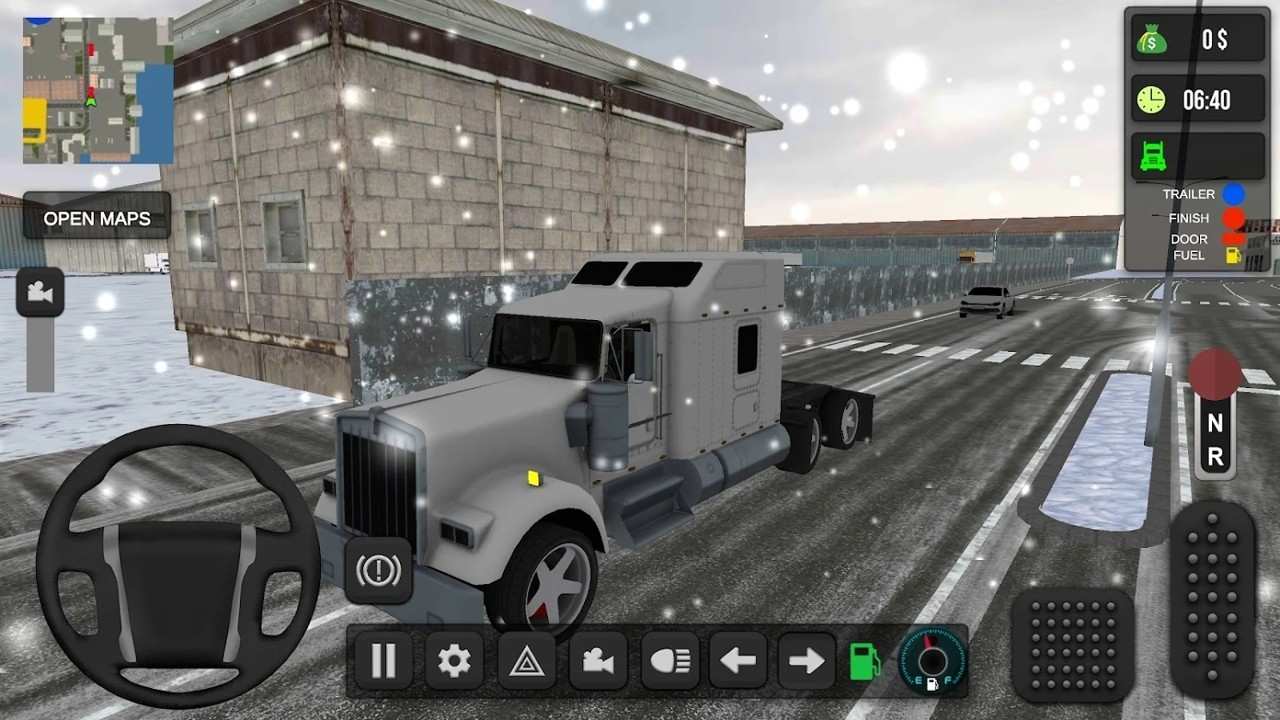Click the red gear shifter knob
The width and height of the screenshot is (1280, 720).
(1215, 374)
